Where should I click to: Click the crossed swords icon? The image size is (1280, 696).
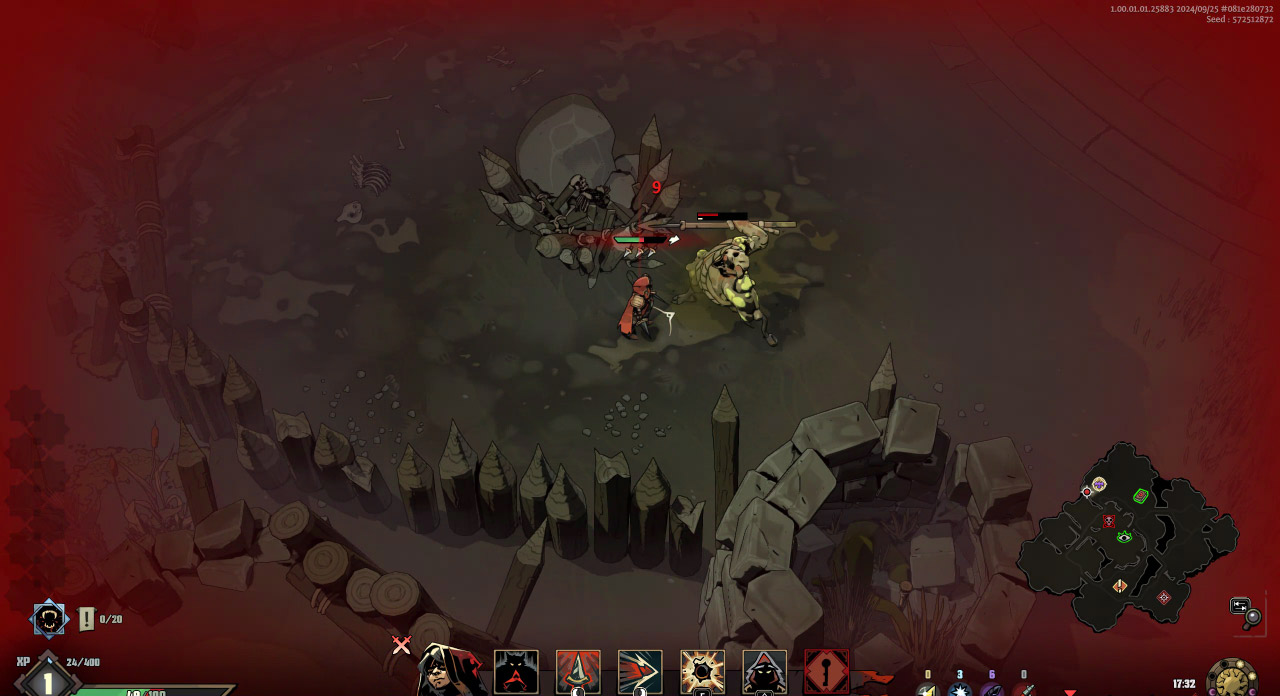tap(401, 645)
